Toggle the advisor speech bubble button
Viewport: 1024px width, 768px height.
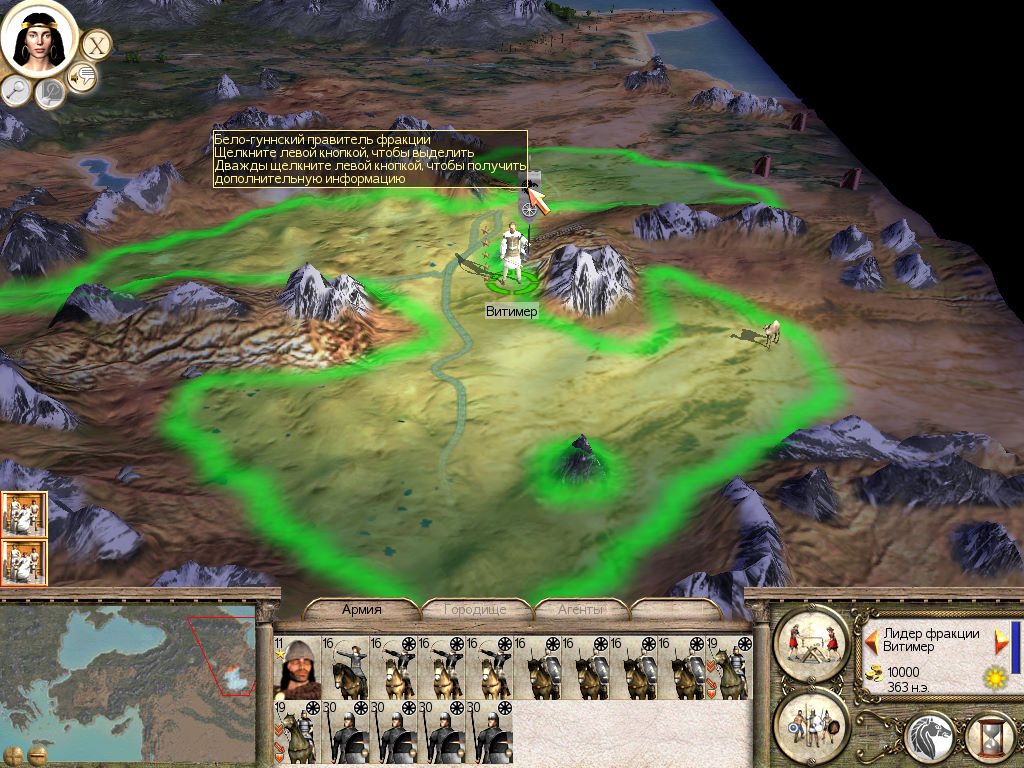pos(82,77)
